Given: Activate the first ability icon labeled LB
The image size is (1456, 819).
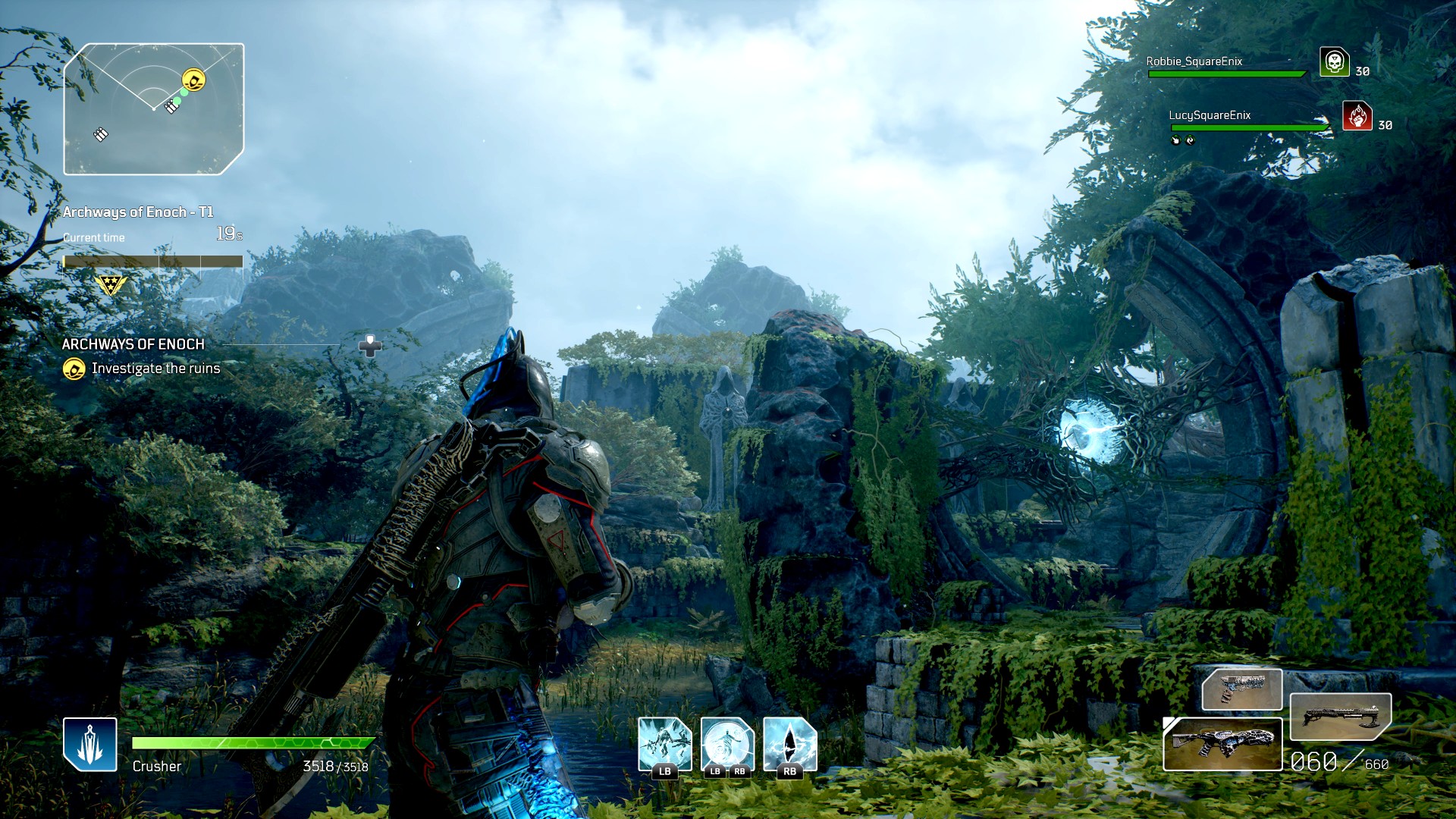Looking at the screenshot, I should 664,745.
